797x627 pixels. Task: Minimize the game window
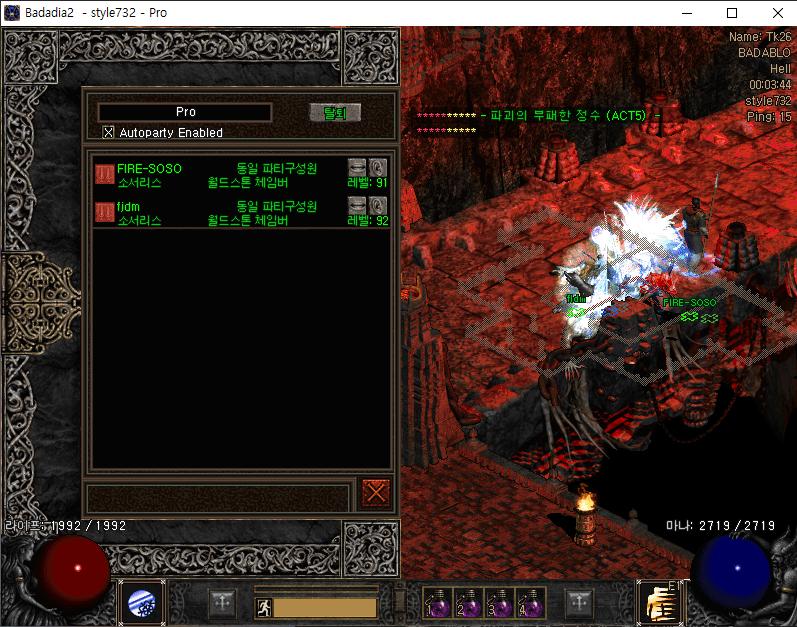pyautogui.click(x=686, y=12)
